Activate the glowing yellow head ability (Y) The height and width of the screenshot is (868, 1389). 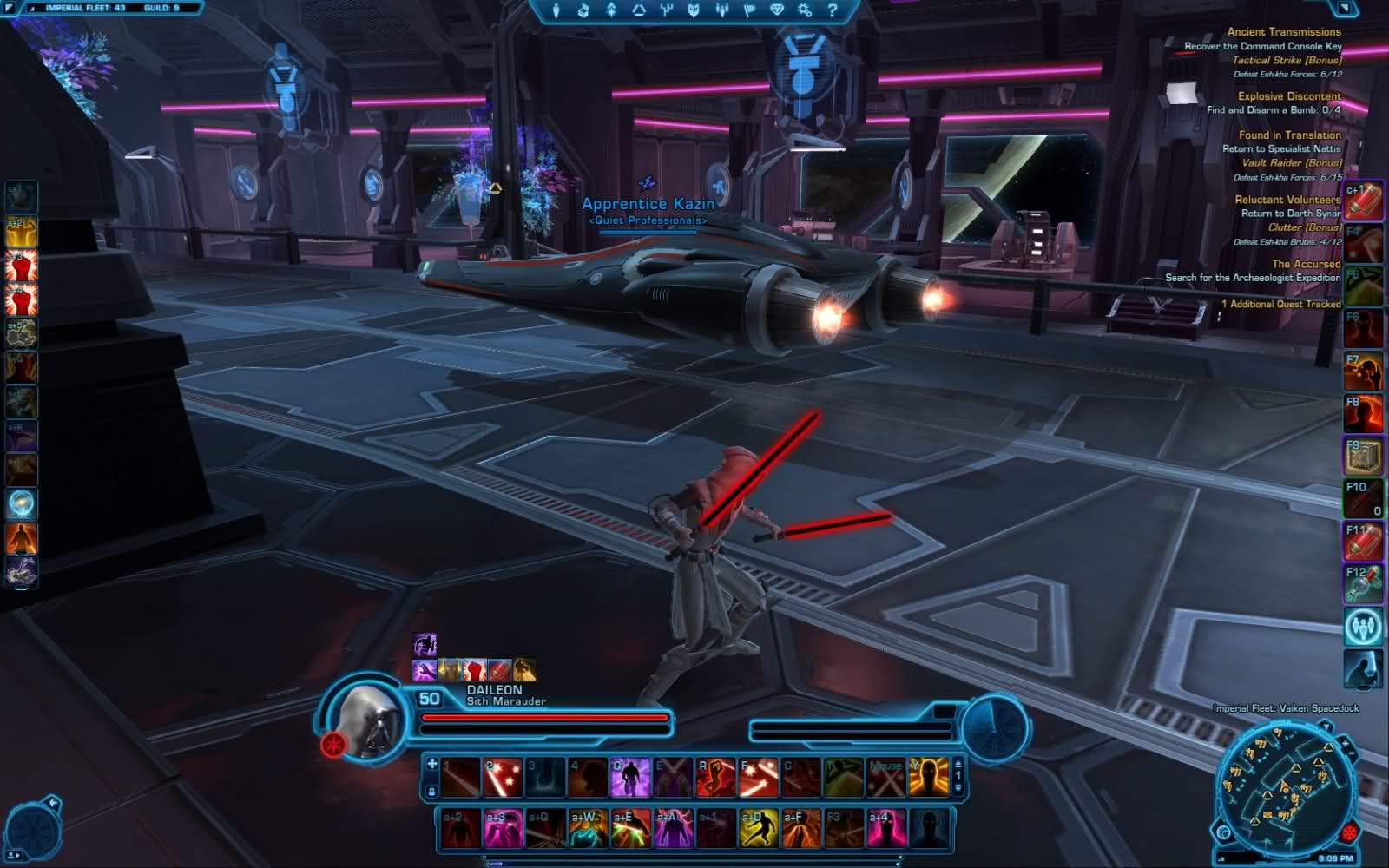point(928,778)
